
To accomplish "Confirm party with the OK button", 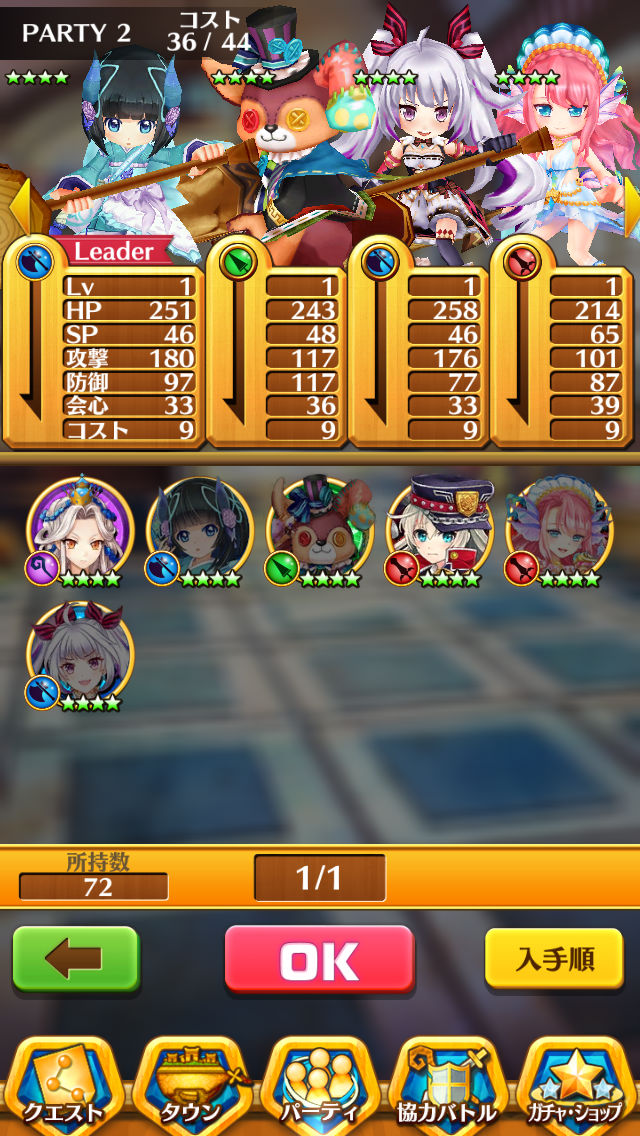I will tap(319, 960).
